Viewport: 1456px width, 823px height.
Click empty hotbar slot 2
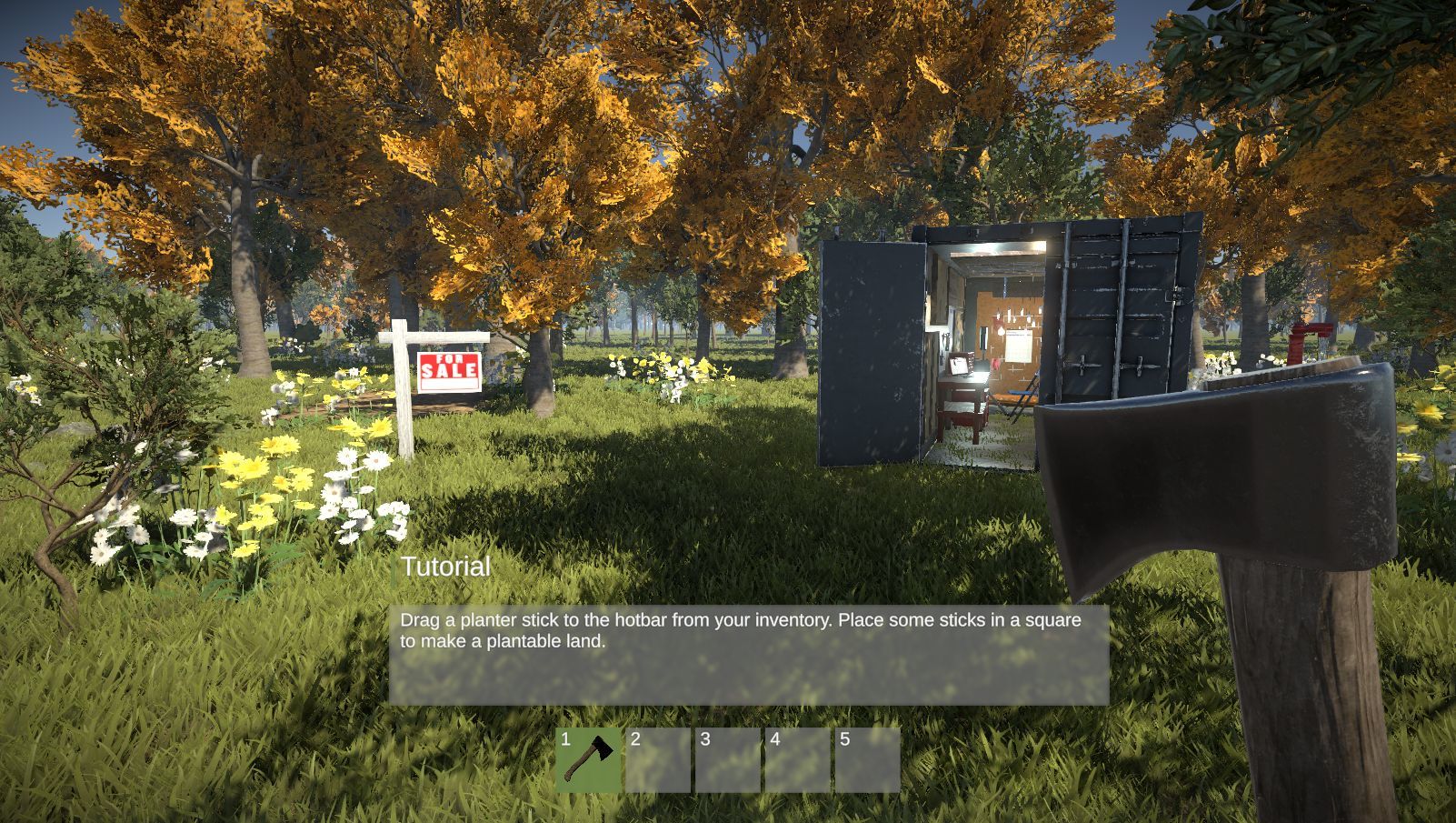(x=659, y=758)
